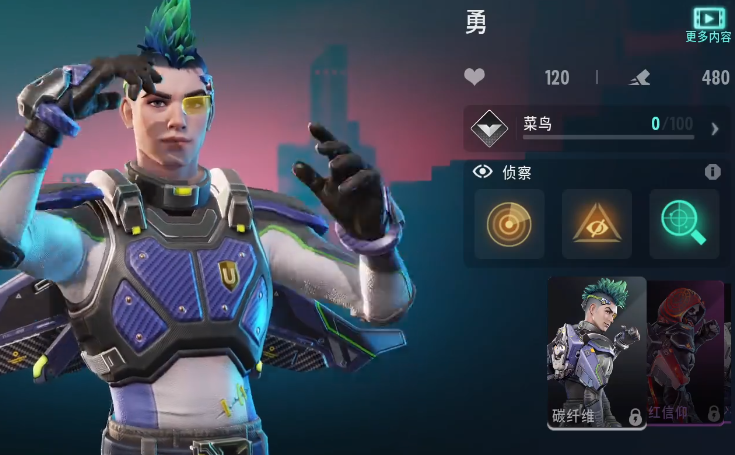Choose the triangle eye ability icon

point(596,224)
